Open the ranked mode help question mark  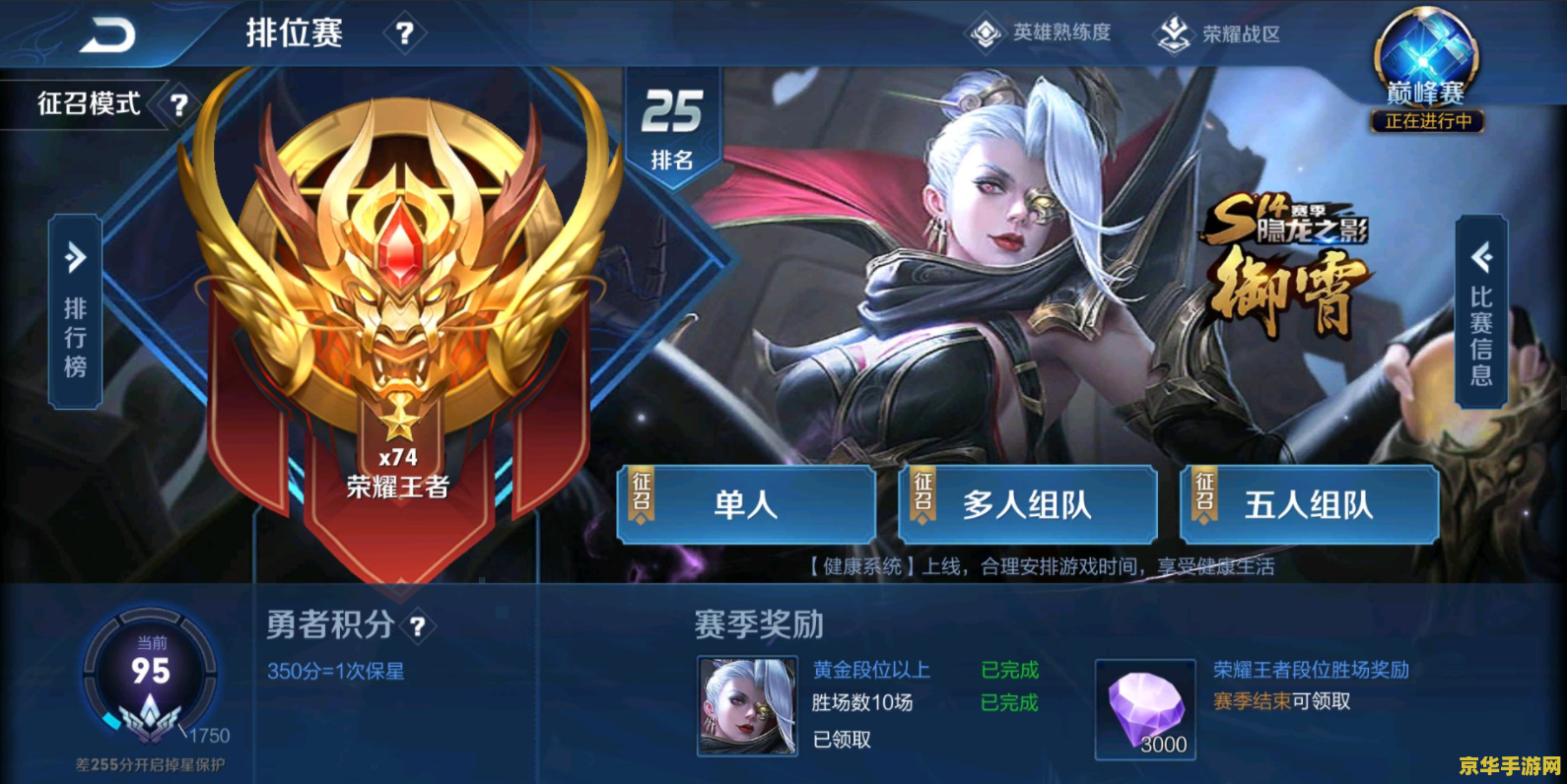(403, 33)
